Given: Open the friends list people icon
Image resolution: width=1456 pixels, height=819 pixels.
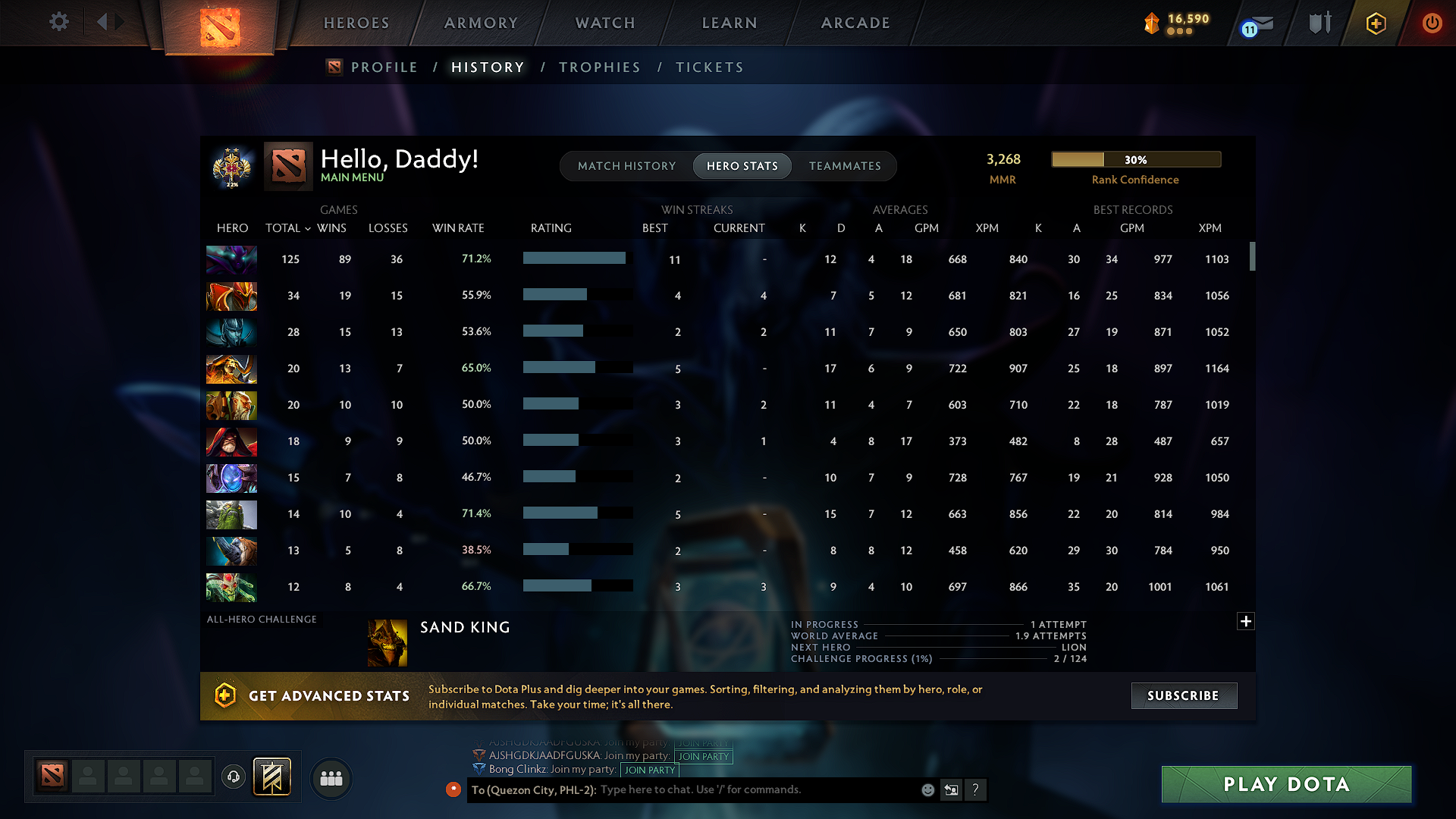Looking at the screenshot, I should click(331, 777).
